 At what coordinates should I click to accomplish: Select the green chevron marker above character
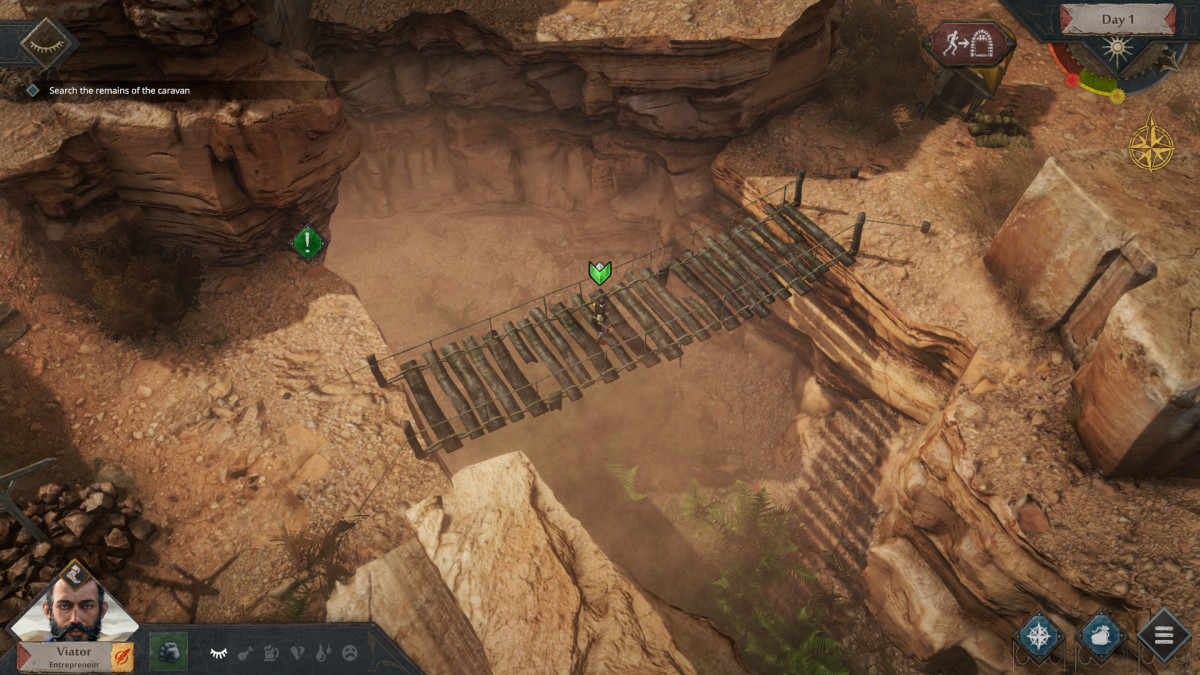point(599,272)
